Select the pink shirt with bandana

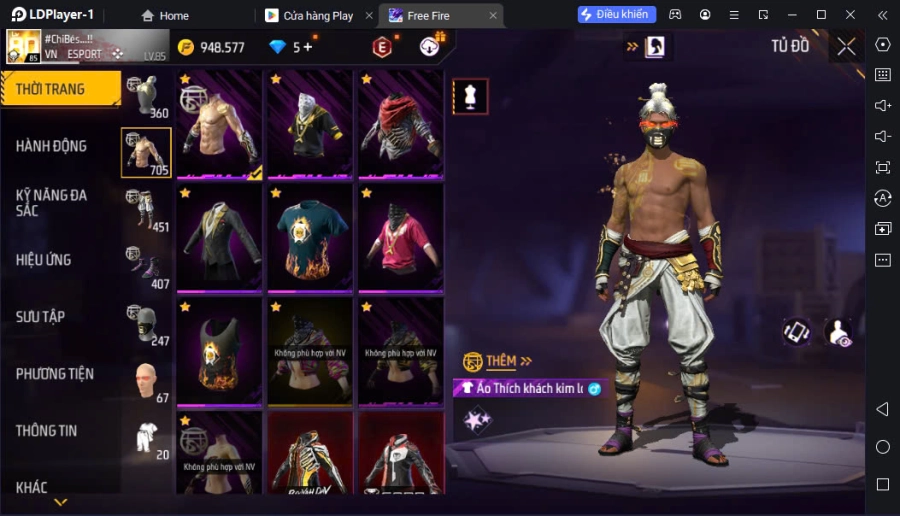tap(401, 239)
